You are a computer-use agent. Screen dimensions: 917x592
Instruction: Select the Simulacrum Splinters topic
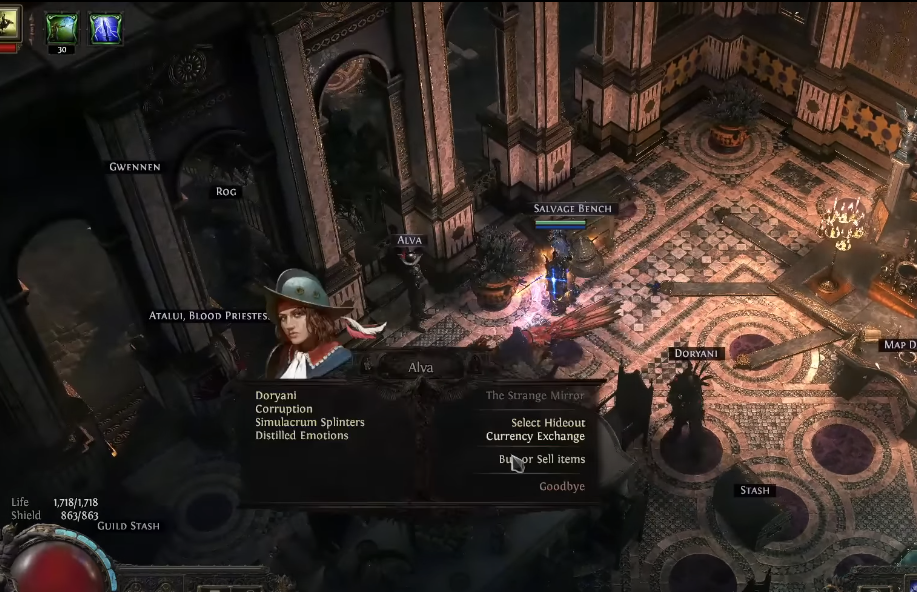(309, 422)
